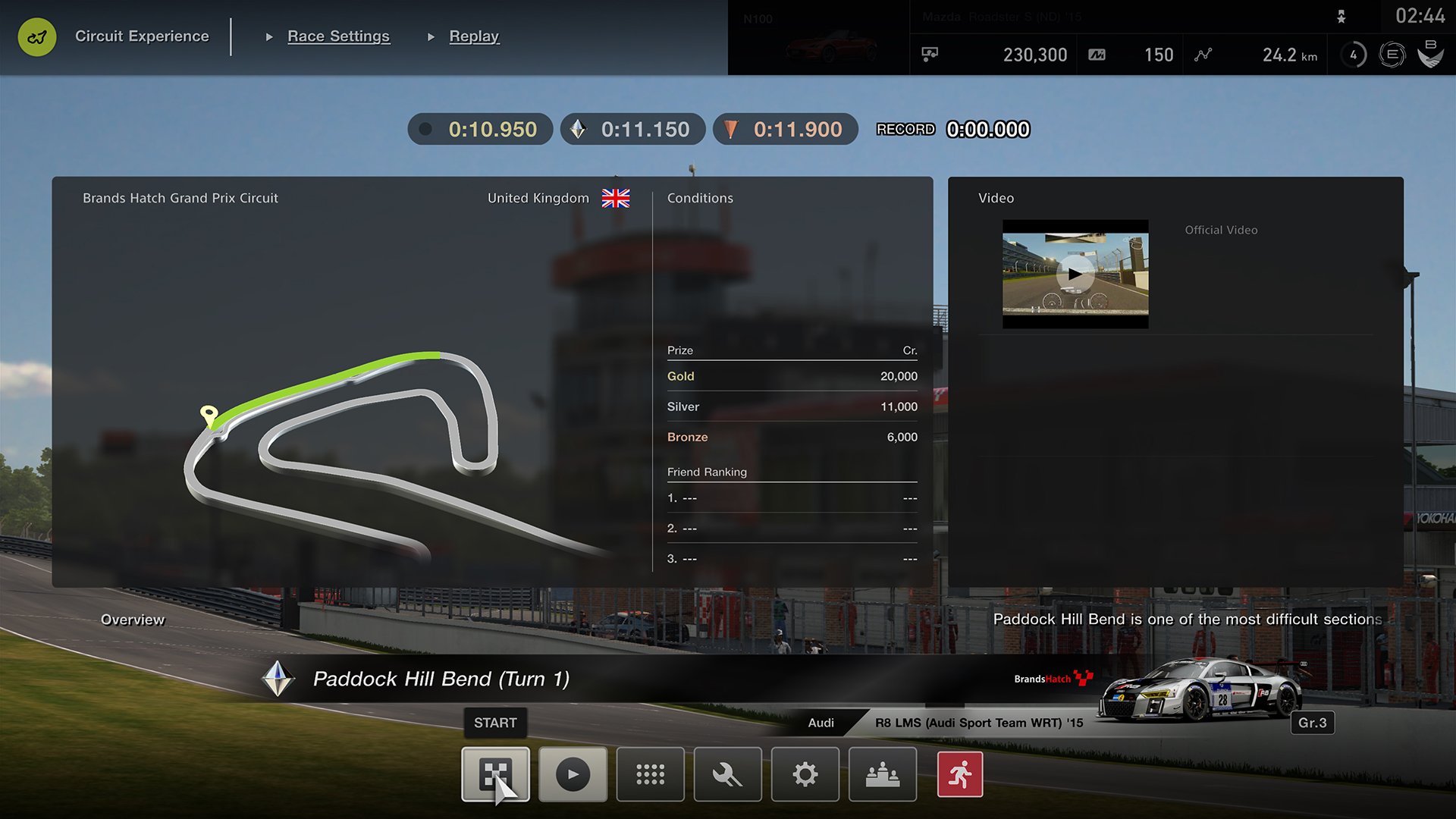
Task: Open the driver level 4 badge menu
Action: (1353, 55)
